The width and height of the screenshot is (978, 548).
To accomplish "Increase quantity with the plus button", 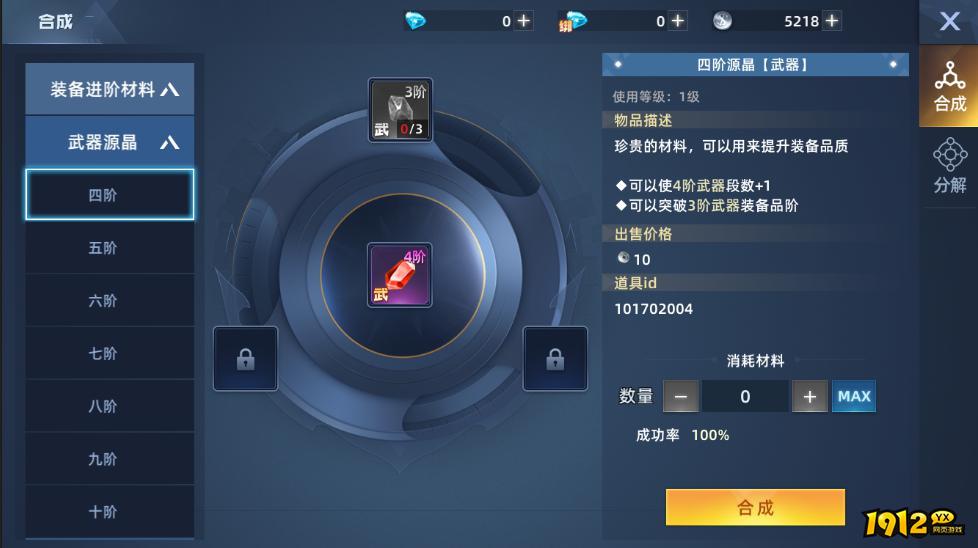I will 810,397.
